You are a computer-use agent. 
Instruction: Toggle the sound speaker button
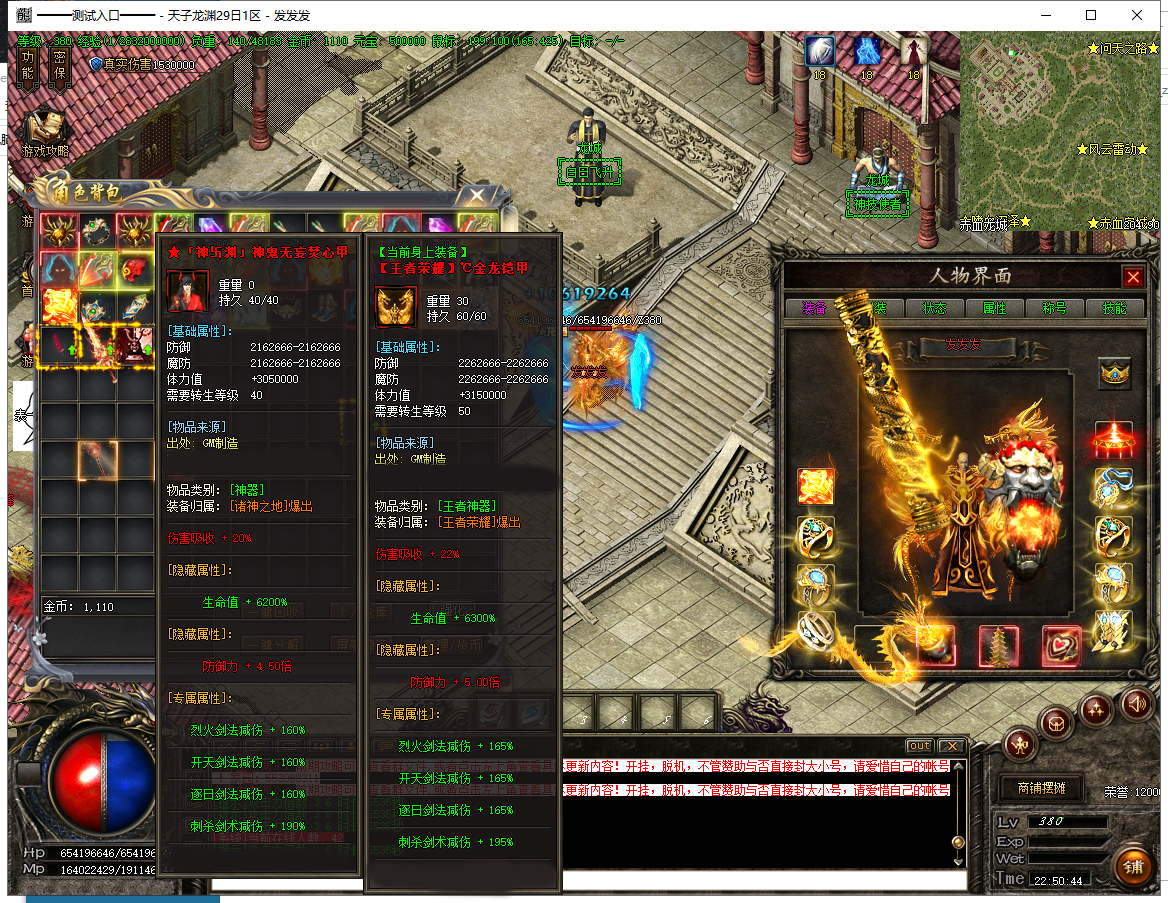pyautogui.click(x=1136, y=702)
